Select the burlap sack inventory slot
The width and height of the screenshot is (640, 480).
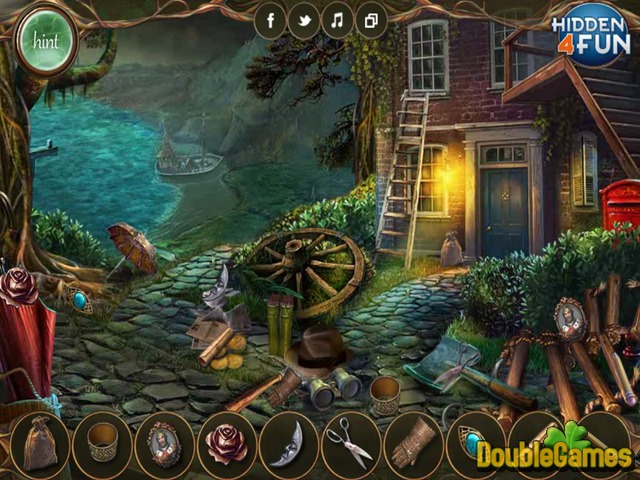(x=39, y=442)
